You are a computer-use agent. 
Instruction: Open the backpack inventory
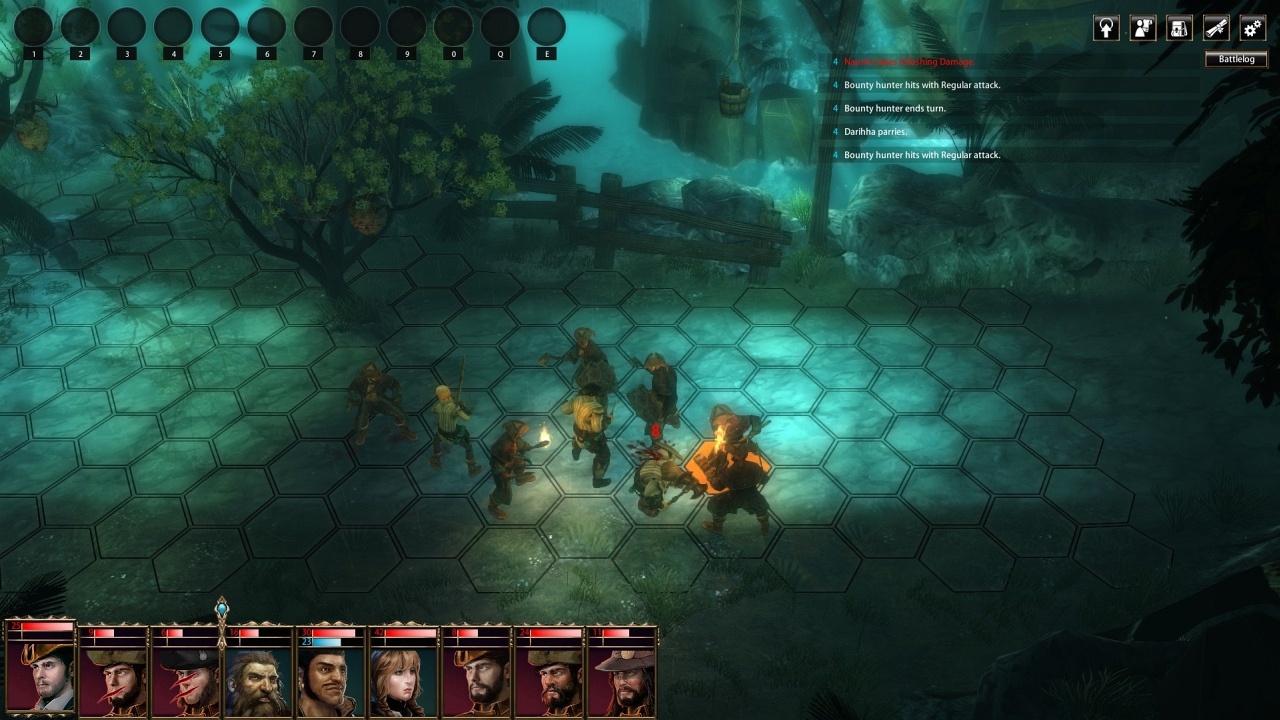1180,28
